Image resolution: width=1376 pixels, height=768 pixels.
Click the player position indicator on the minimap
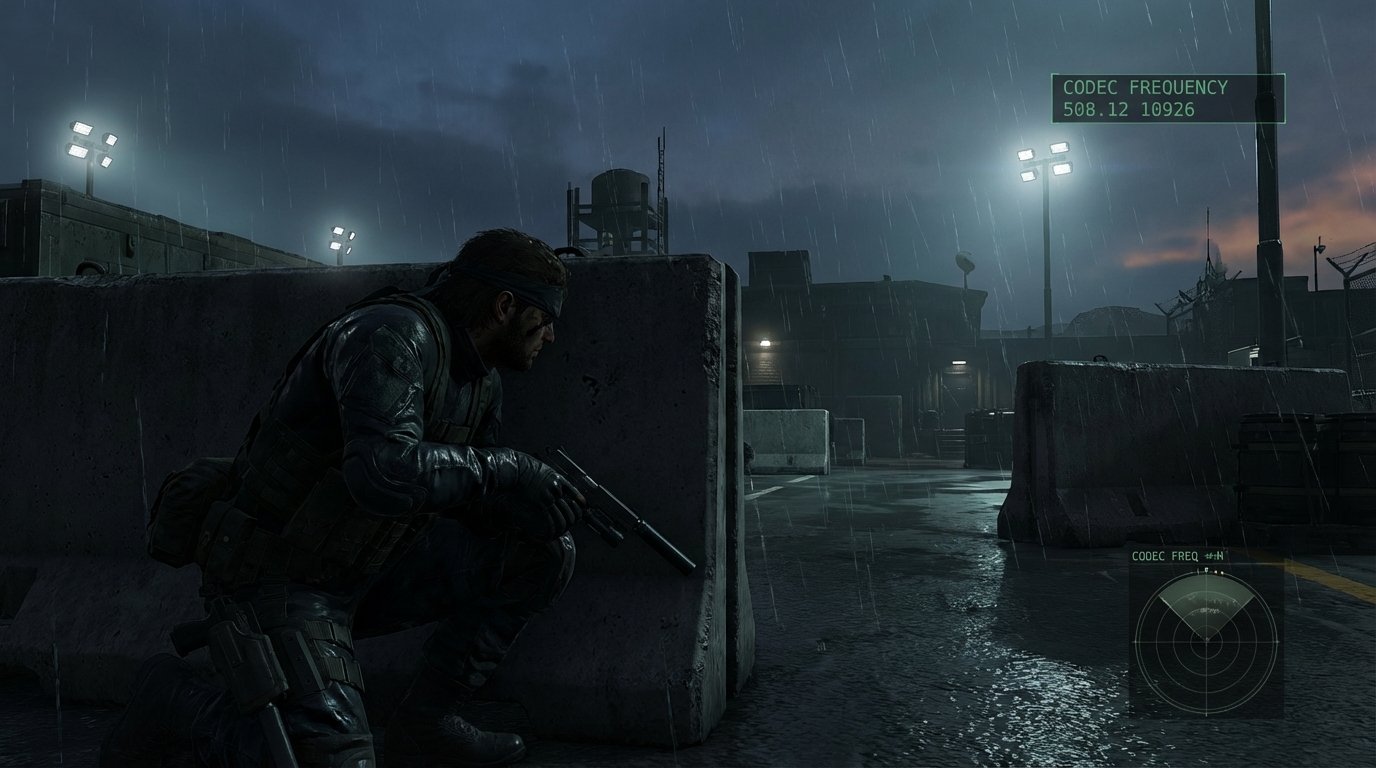(1207, 640)
